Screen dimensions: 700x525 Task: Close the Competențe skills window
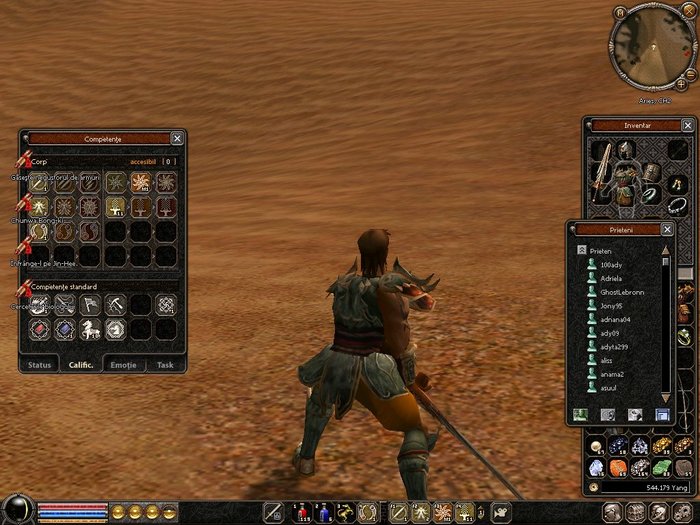pyautogui.click(x=177, y=138)
